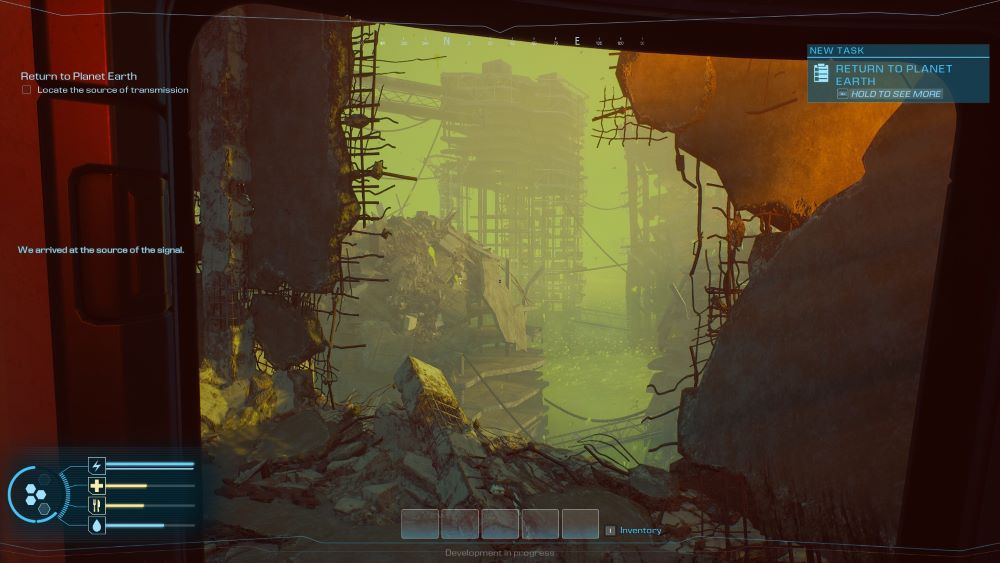Click the water droplet thirst icon
Image resolution: width=1000 pixels, height=563 pixels.
click(97, 525)
